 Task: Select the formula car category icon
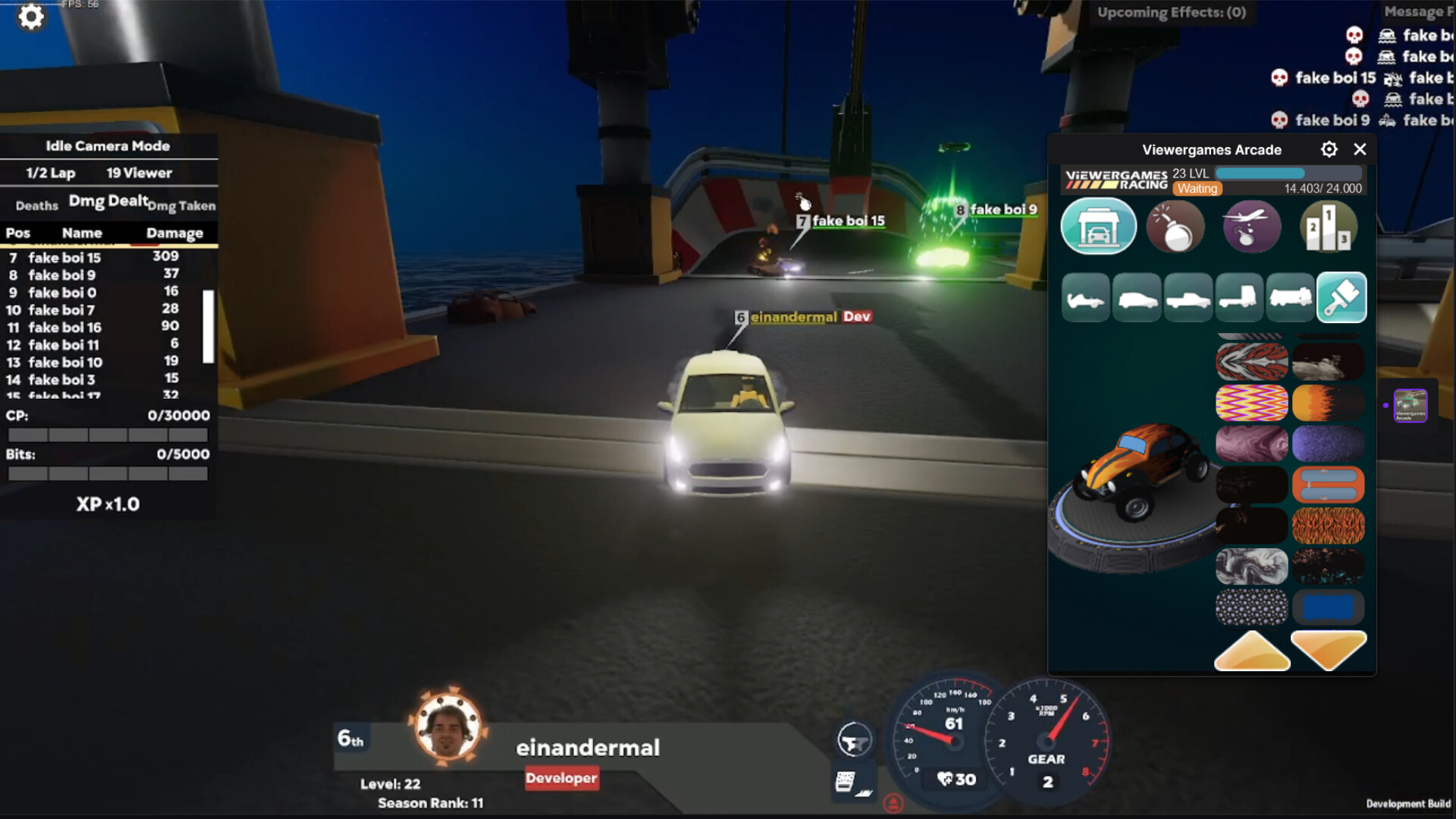1086,297
